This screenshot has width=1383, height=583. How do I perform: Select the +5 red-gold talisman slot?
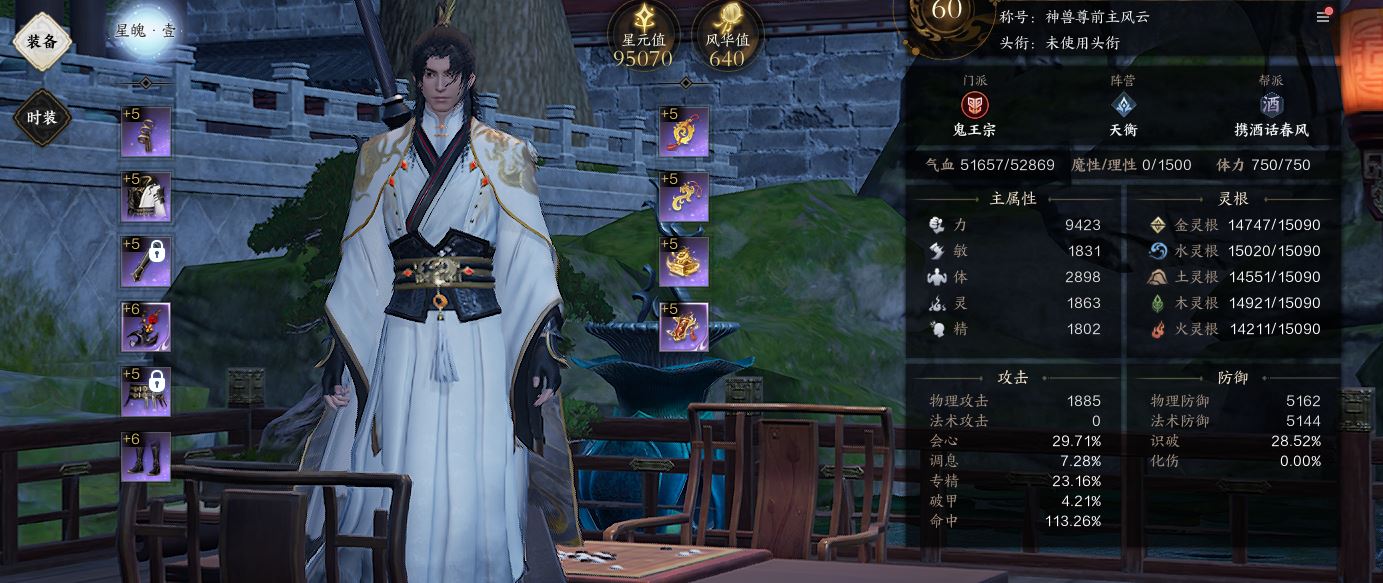[685, 327]
